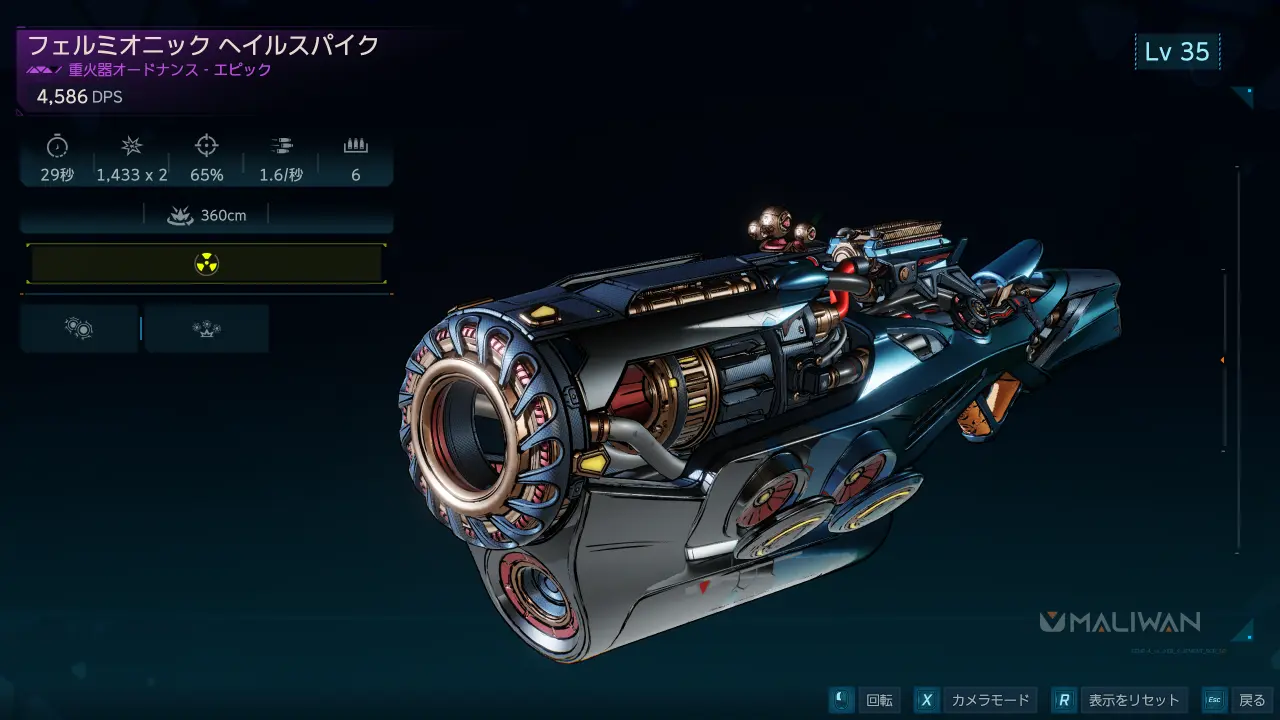
Task: Select the projectile spread weapon part icon
Action: 79,327
